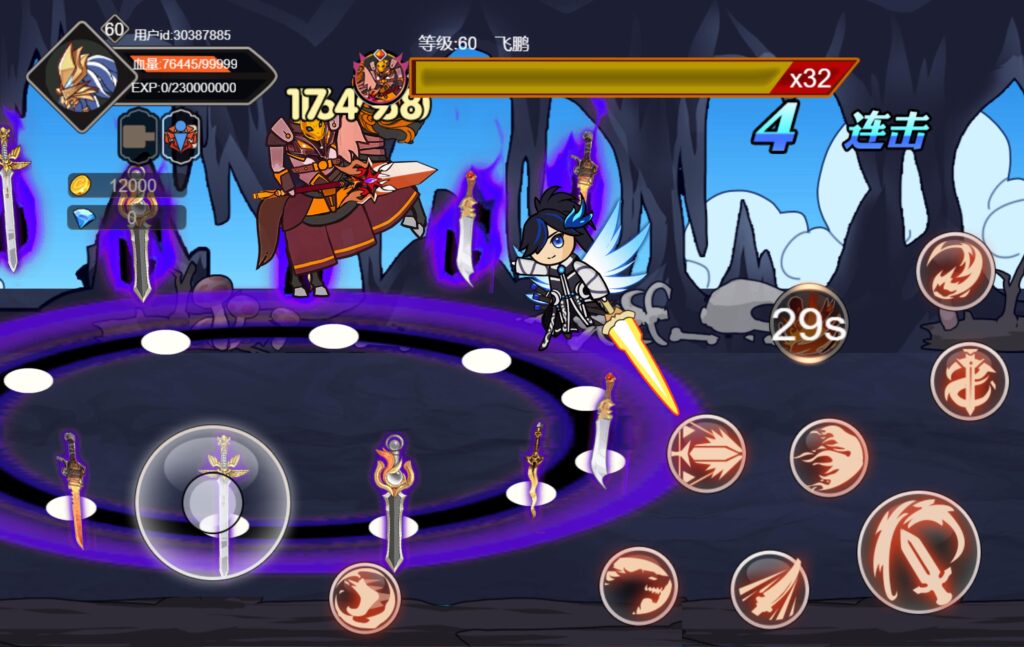Activate the wolf head skill button
Image resolution: width=1024 pixels, height=647 pixels.
(x=365, y=598)
